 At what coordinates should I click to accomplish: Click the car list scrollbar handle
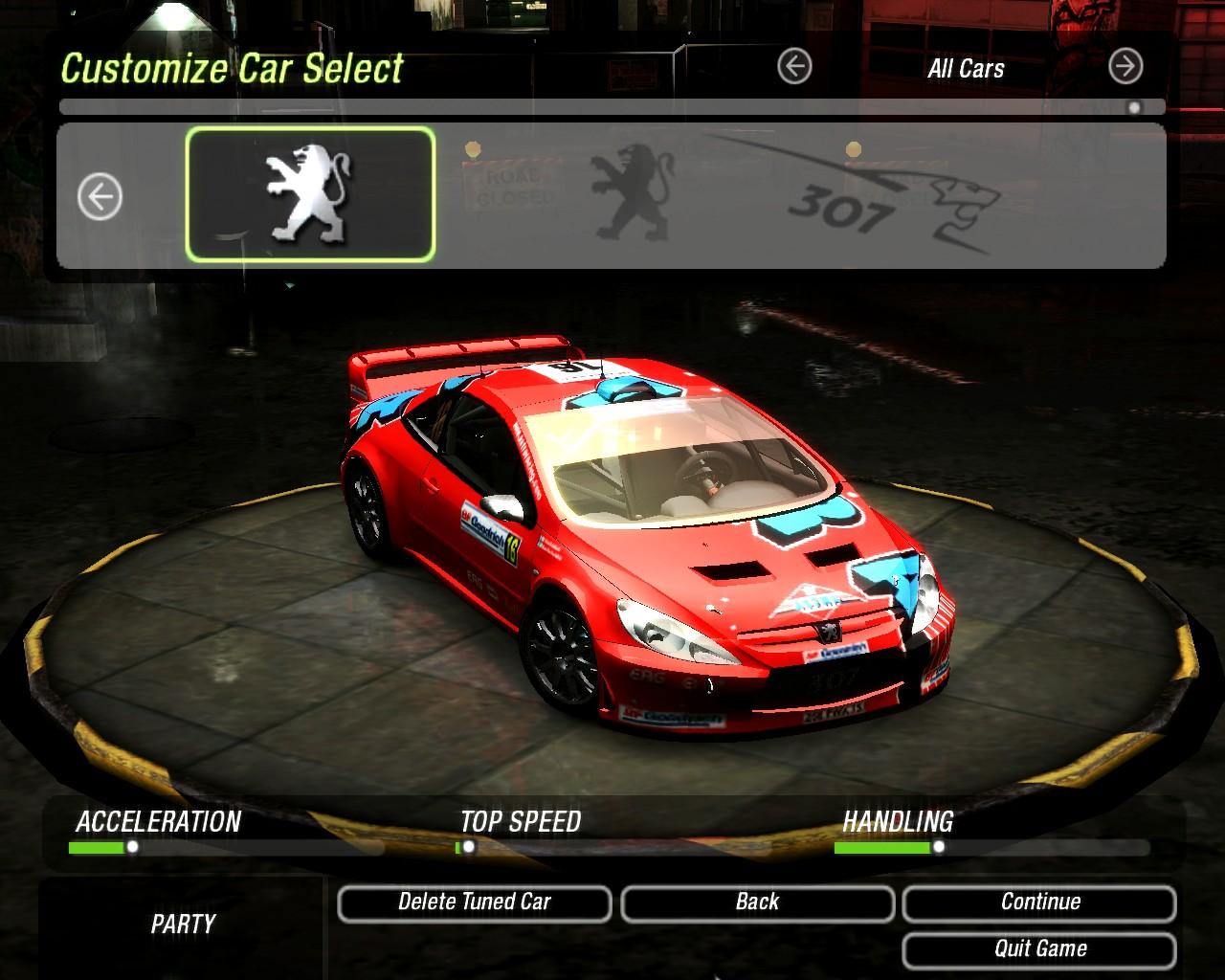(1134, 108)
